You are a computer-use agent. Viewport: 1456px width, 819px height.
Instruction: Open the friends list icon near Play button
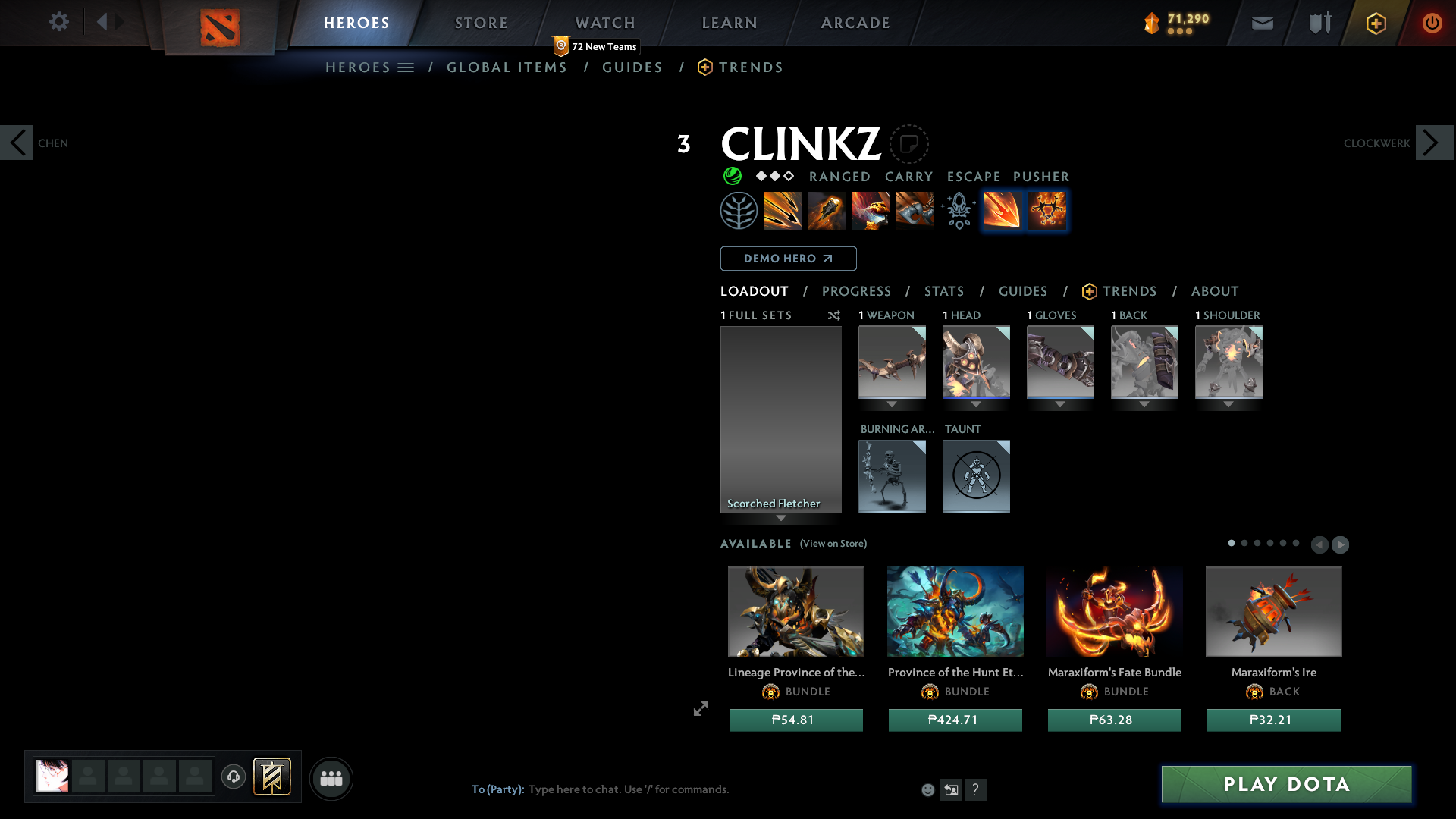[x=331, y=778]
